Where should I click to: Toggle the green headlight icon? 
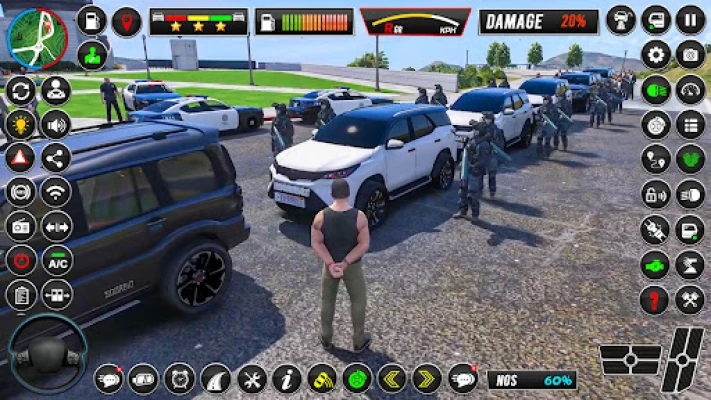click(656, 90)
